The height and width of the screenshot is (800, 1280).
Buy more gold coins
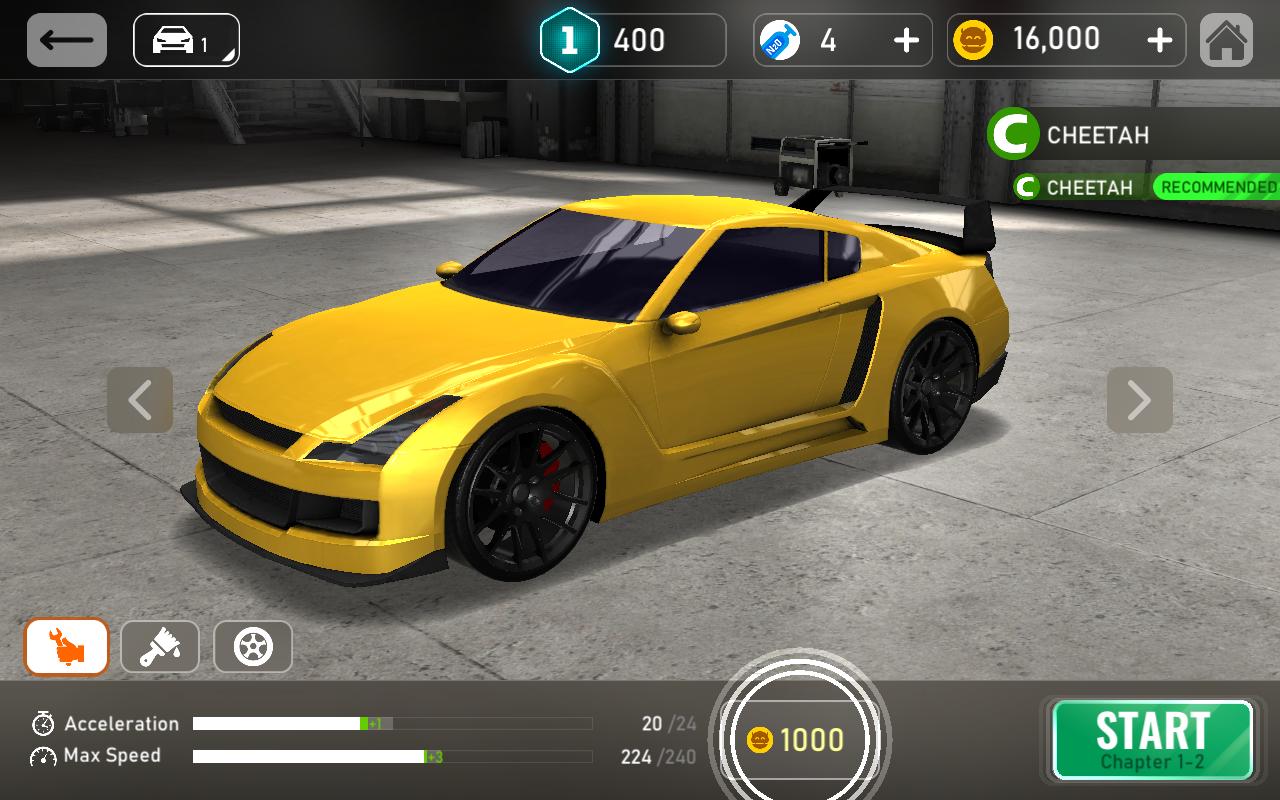pos(1159,40)
